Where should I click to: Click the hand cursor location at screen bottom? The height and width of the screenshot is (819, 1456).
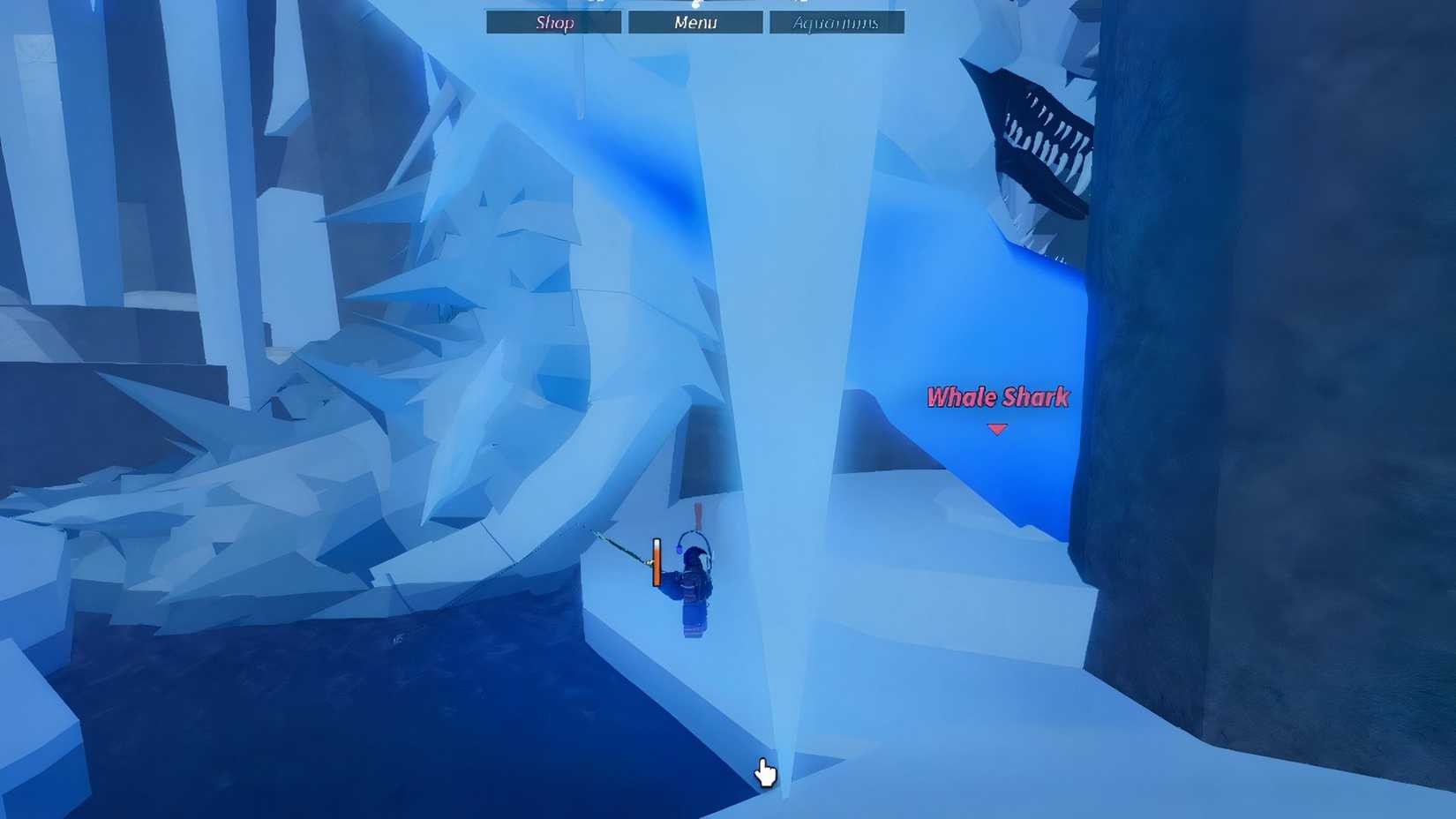(x=764, y=774)
